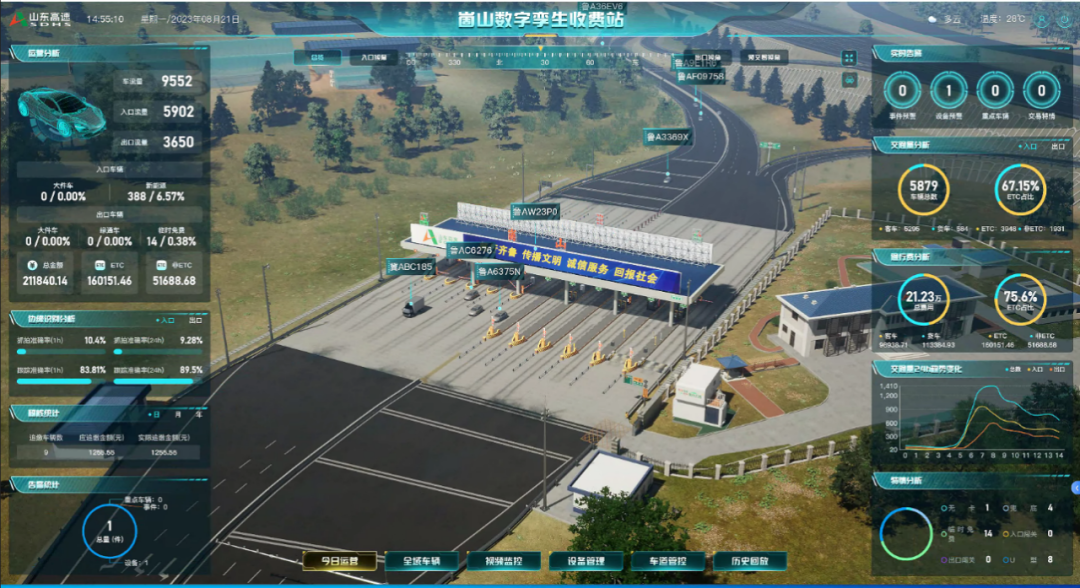Select the vehicle plate tag A3369X
The width and height of the screenshot is (1080, 588).
[668, 136]
